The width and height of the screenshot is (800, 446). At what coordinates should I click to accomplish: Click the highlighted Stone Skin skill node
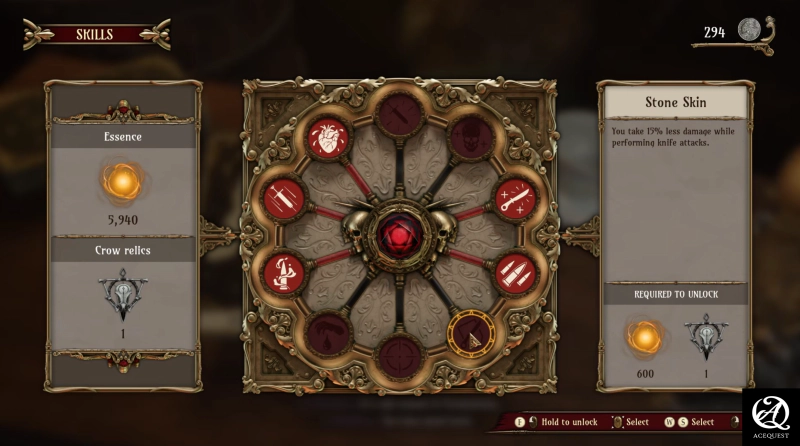coord(470,333)
